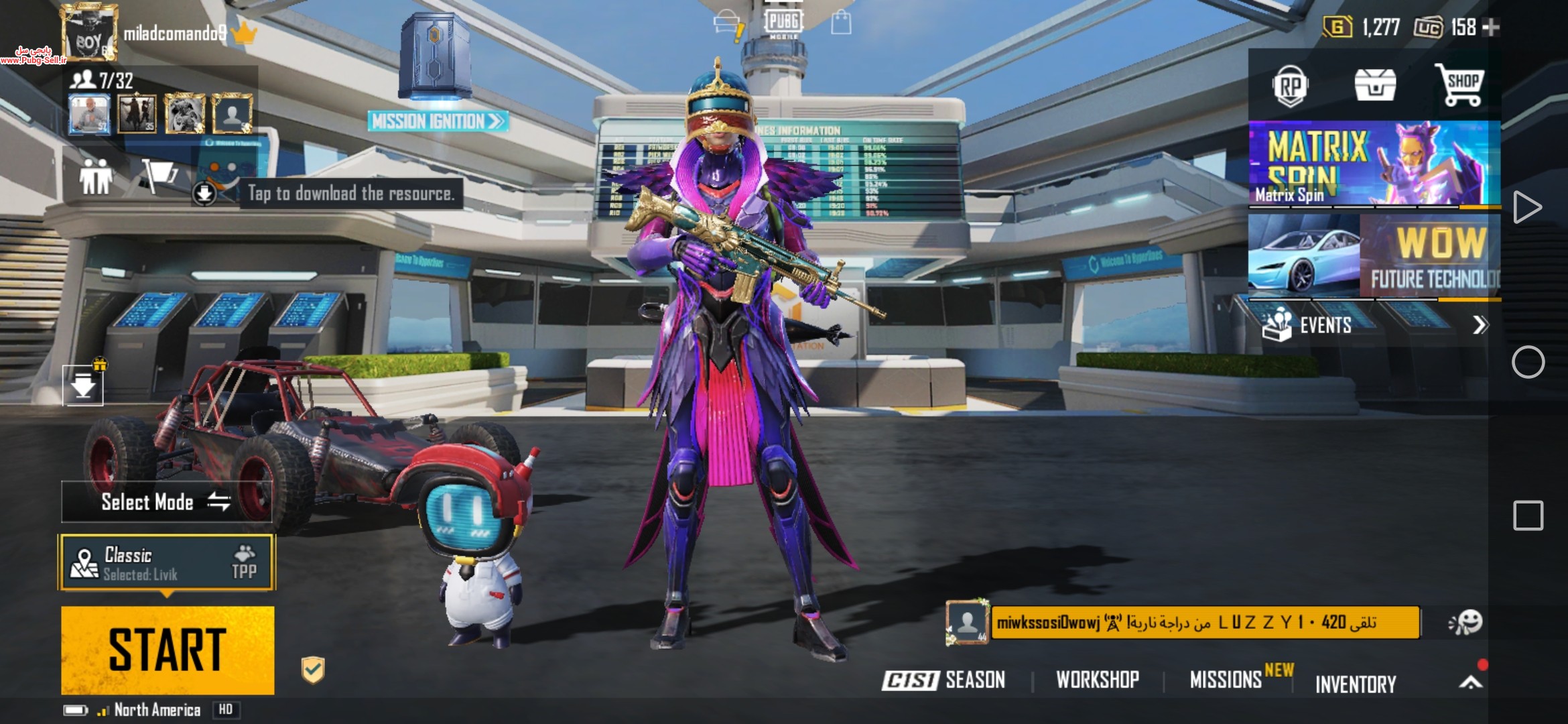
Task: Go to the Workshop
Action: pos(1098,680)
